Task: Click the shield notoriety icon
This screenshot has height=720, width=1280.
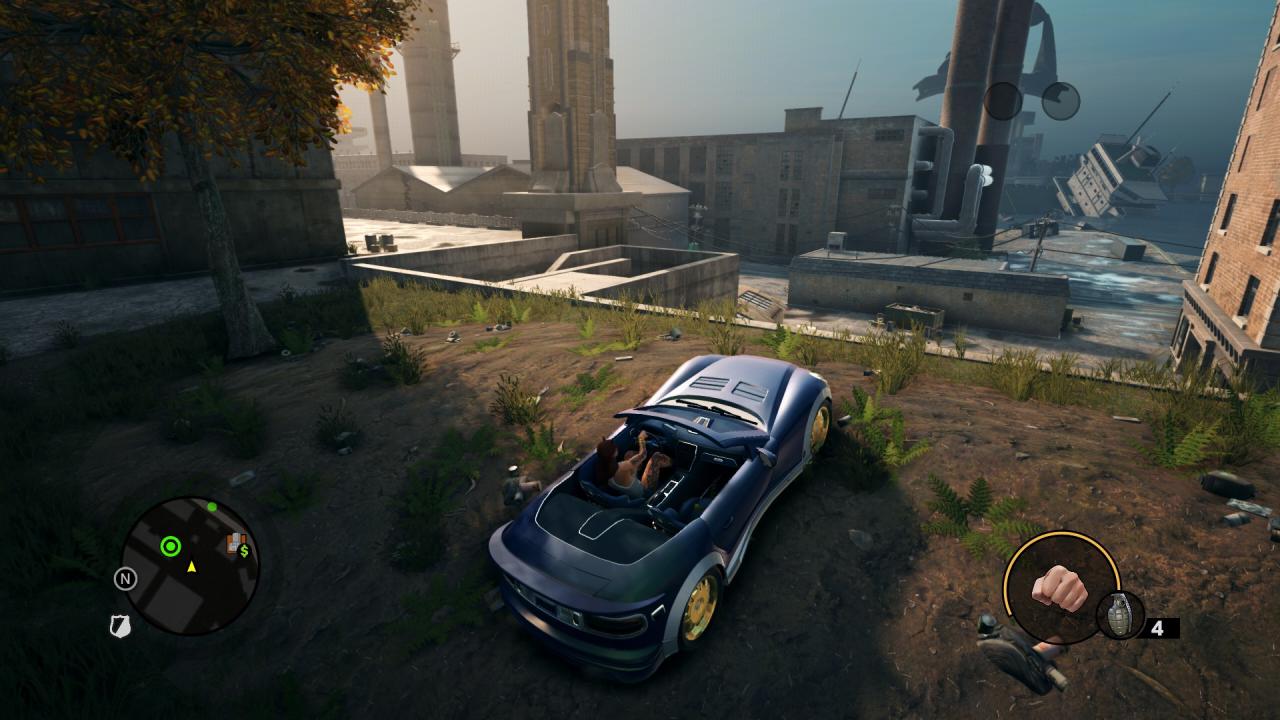Action: click(120, 626)
